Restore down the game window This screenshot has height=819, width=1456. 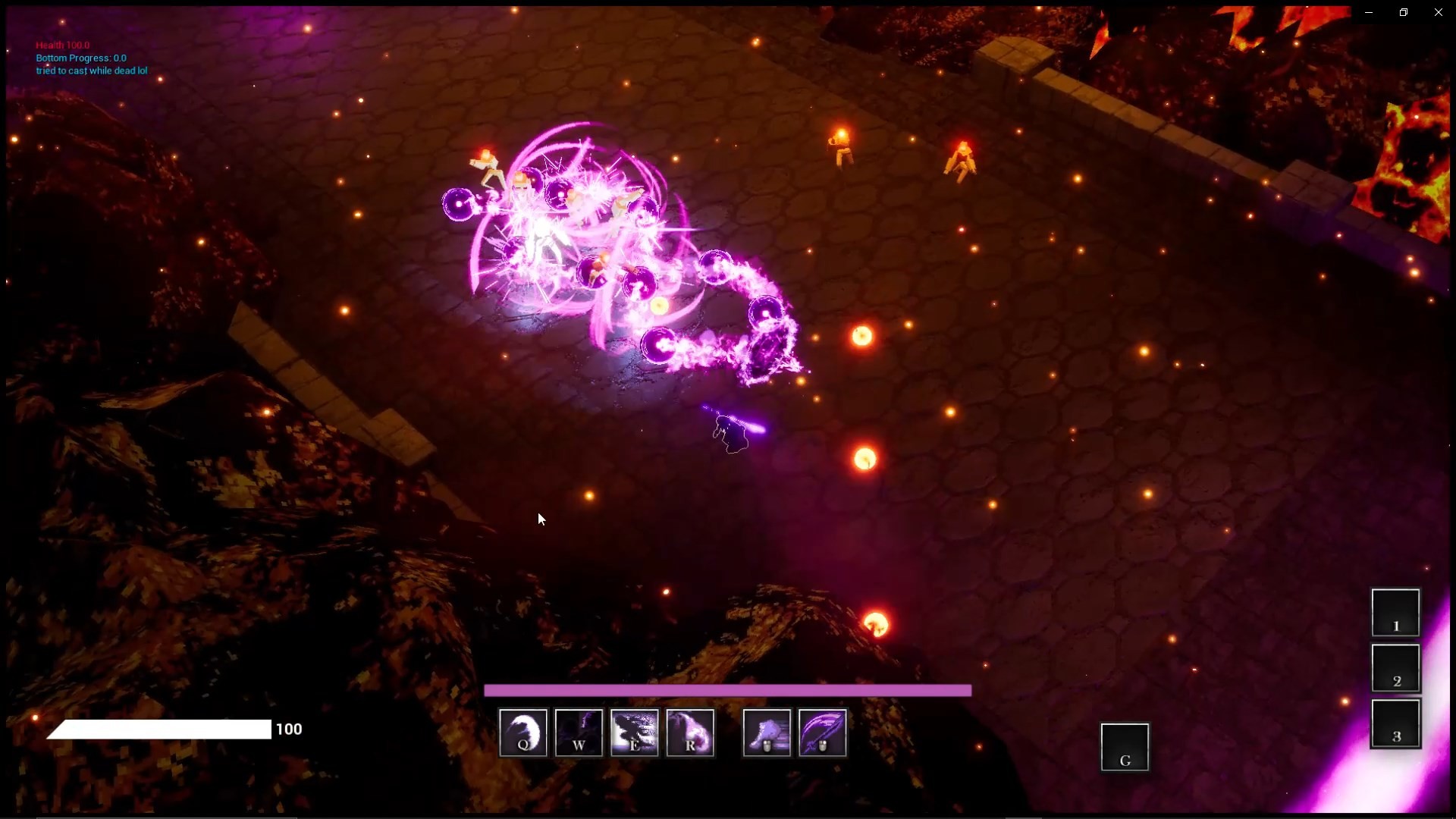click(x=1404, y=11)
